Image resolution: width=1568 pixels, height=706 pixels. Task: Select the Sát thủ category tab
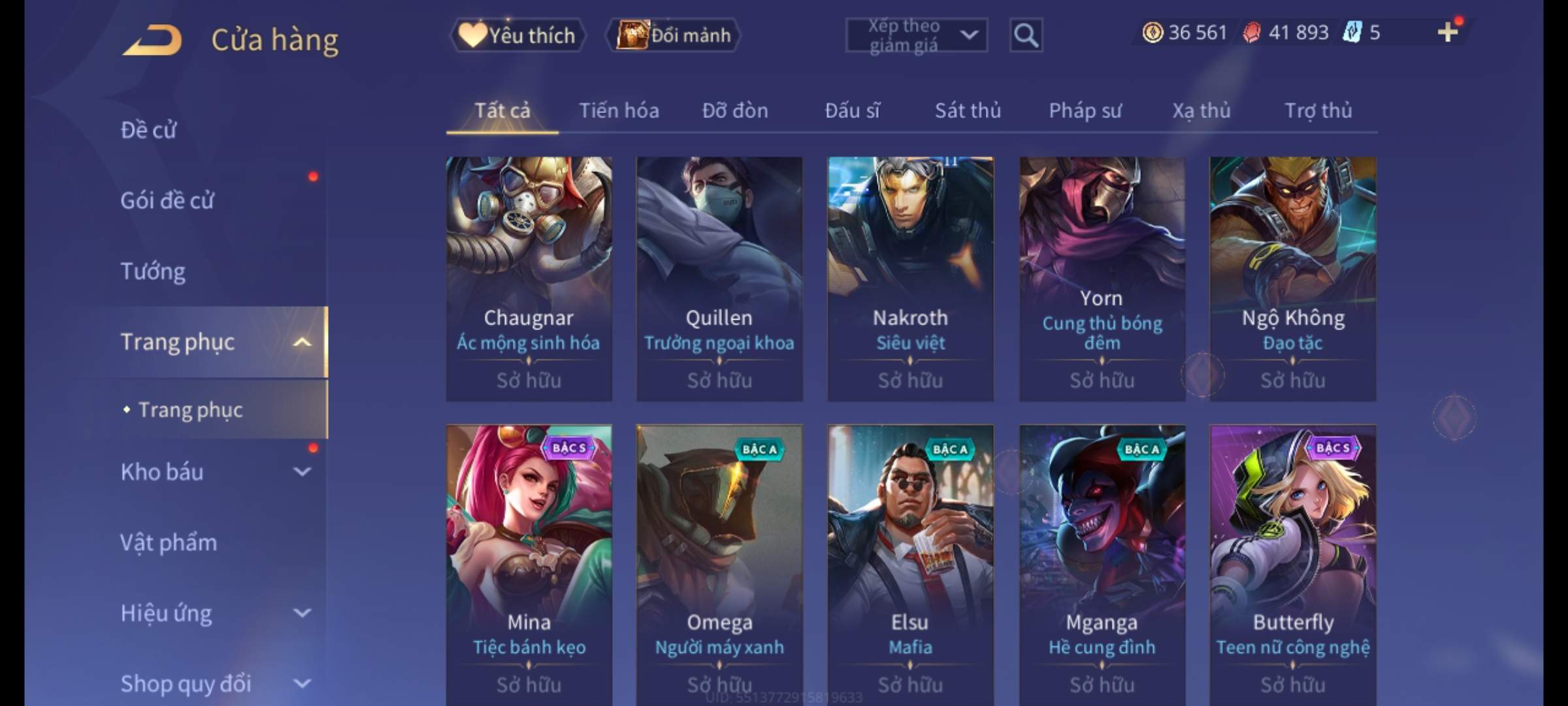(968, 111)
